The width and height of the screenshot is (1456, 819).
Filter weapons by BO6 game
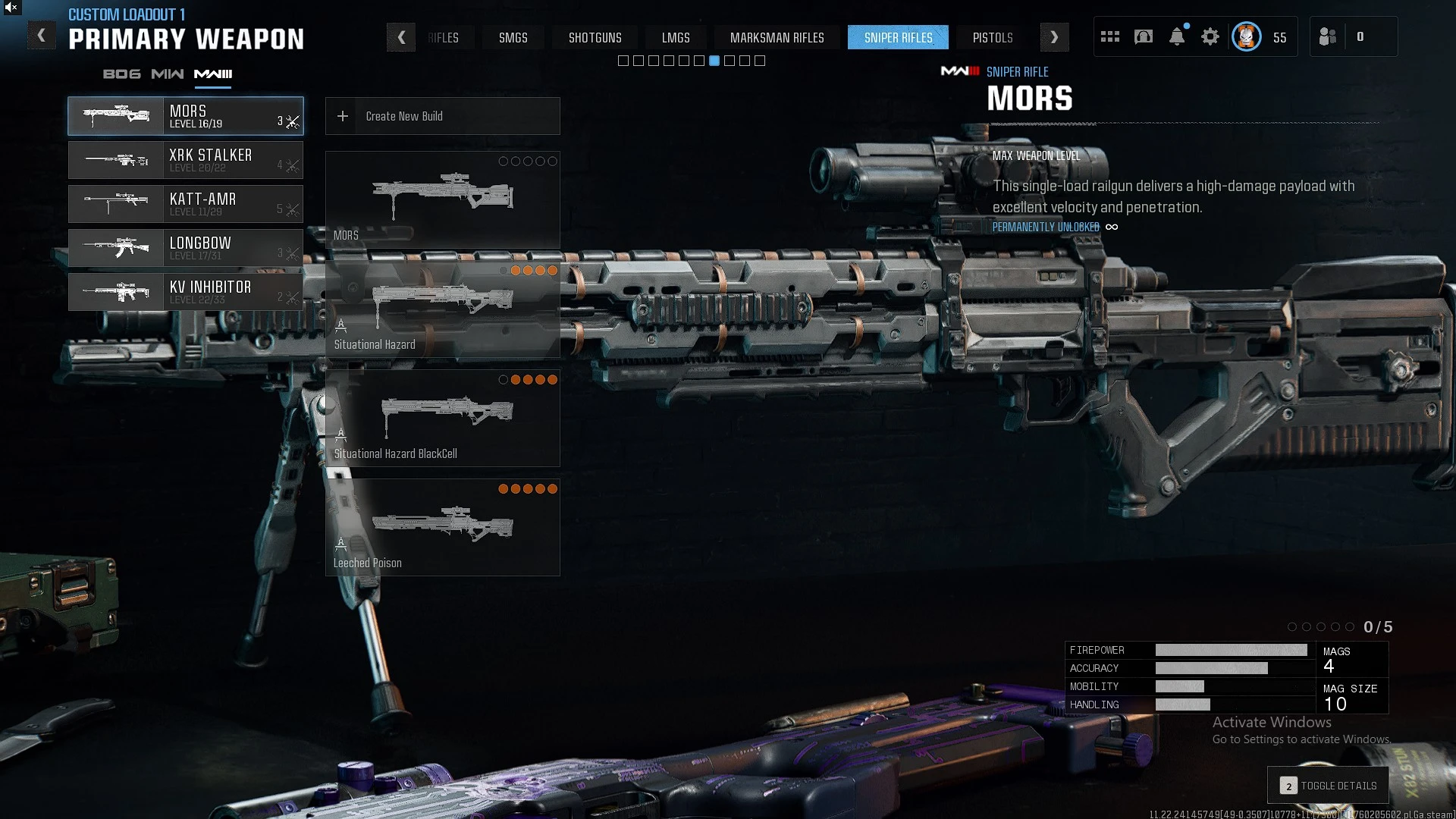point(122,74)
